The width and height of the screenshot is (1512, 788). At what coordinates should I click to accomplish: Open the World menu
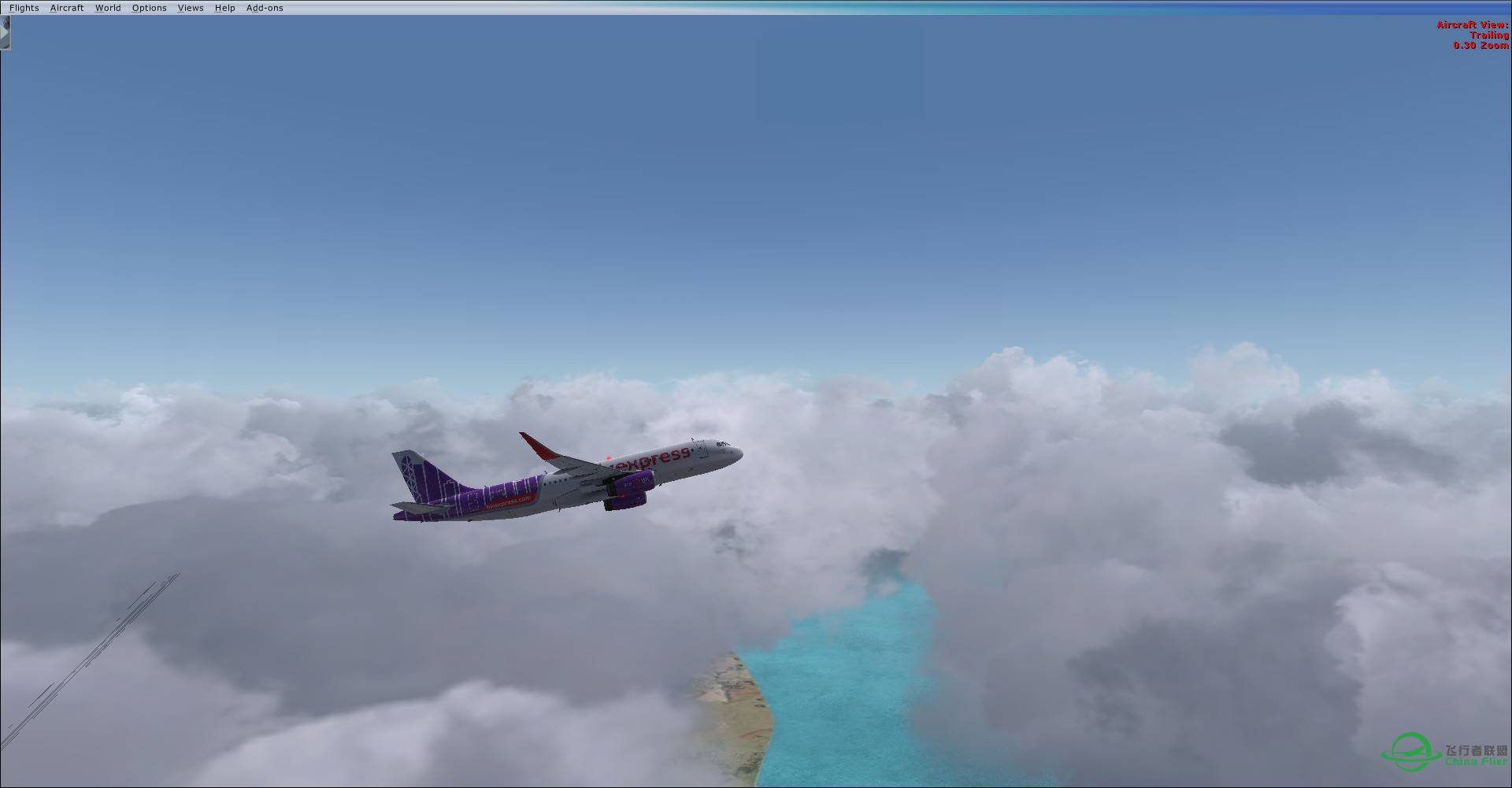click(x=108, y=7)
